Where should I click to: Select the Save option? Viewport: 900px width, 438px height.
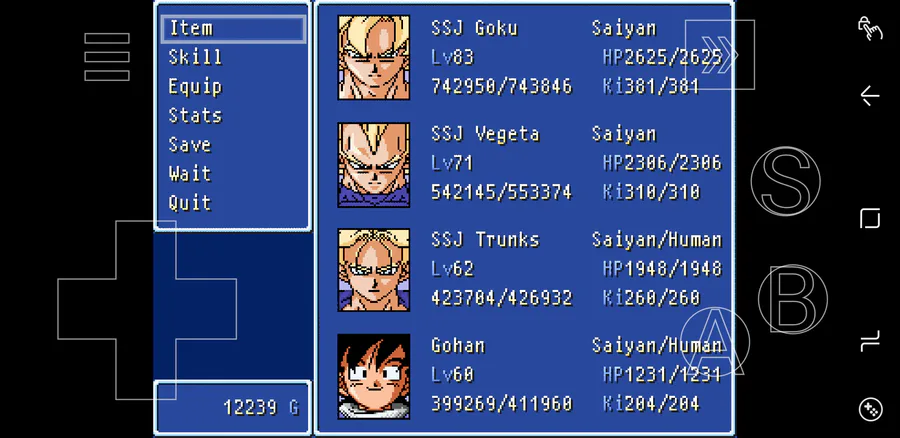(190, 144)
